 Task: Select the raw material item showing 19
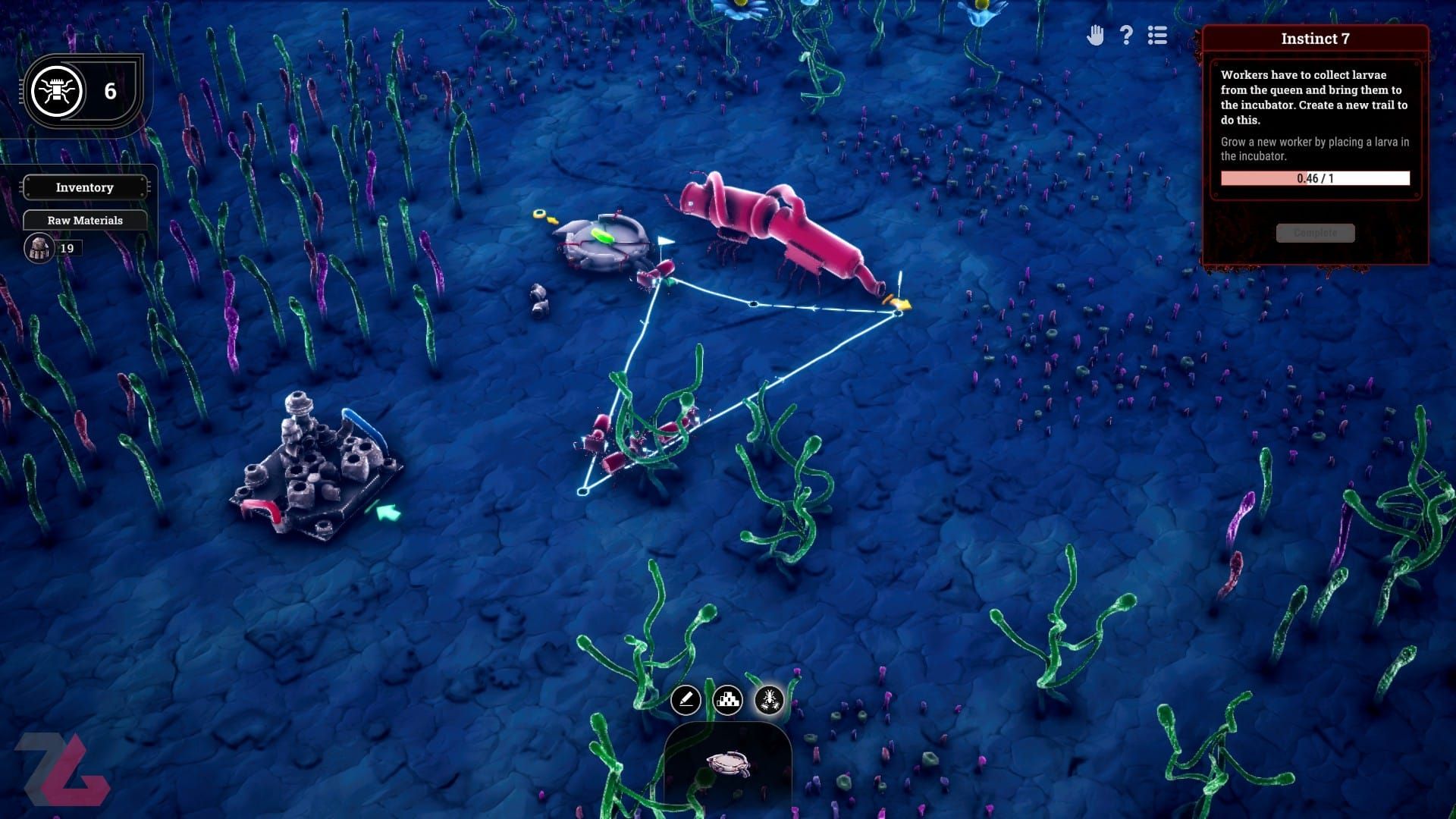pos(39,248)
